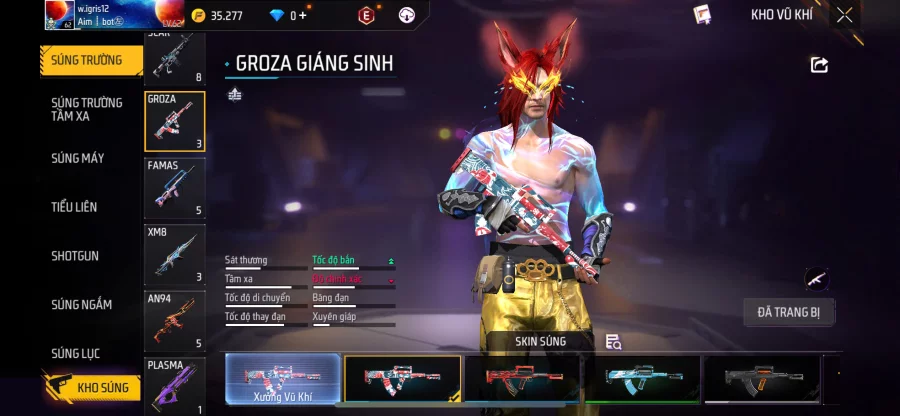This screenshot has width=900, height=416.
Task: Switch to Súng Lục category
Action: click(x=76, y=353)
